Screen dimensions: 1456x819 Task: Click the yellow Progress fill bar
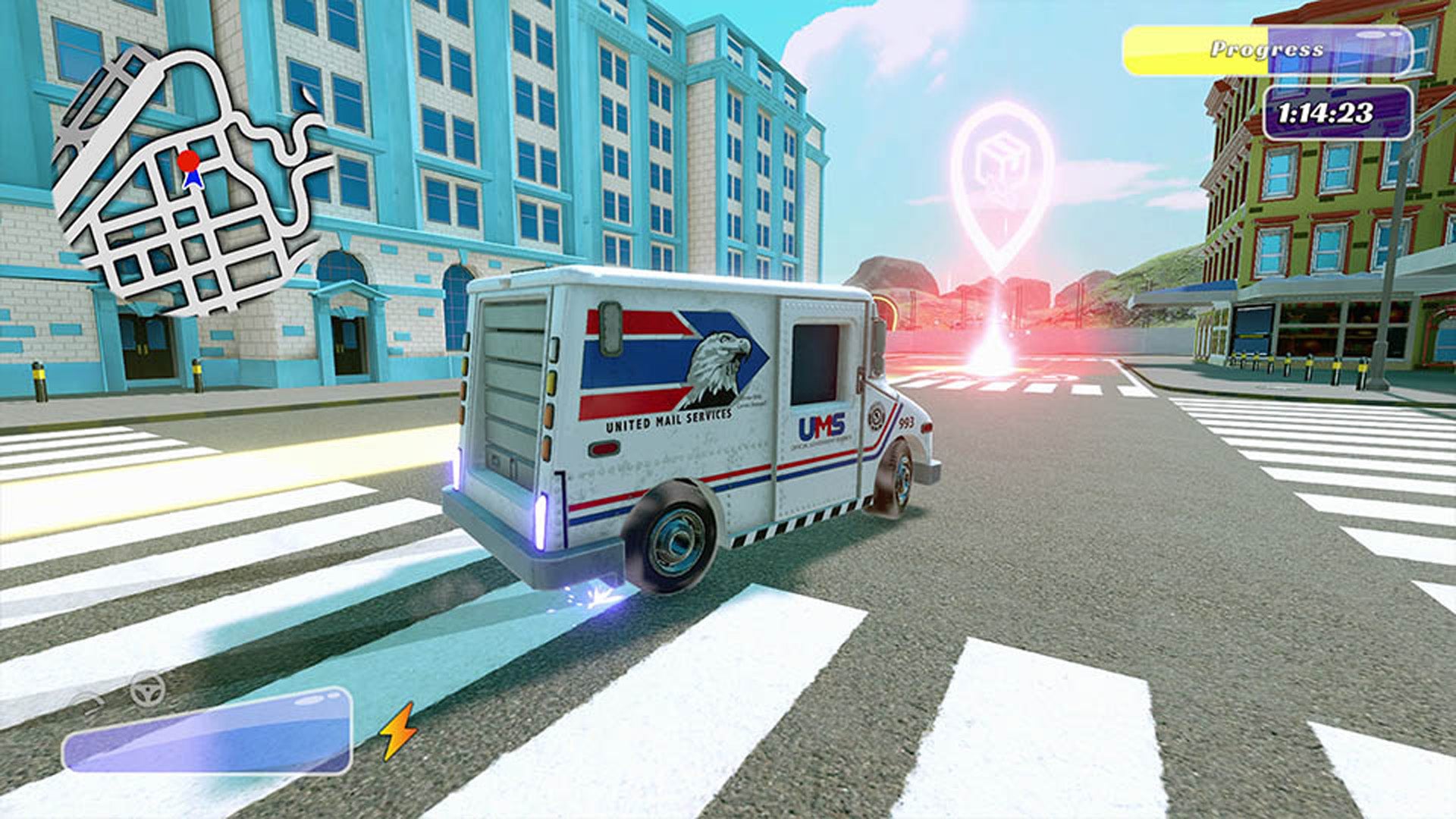pos(1191,48)
